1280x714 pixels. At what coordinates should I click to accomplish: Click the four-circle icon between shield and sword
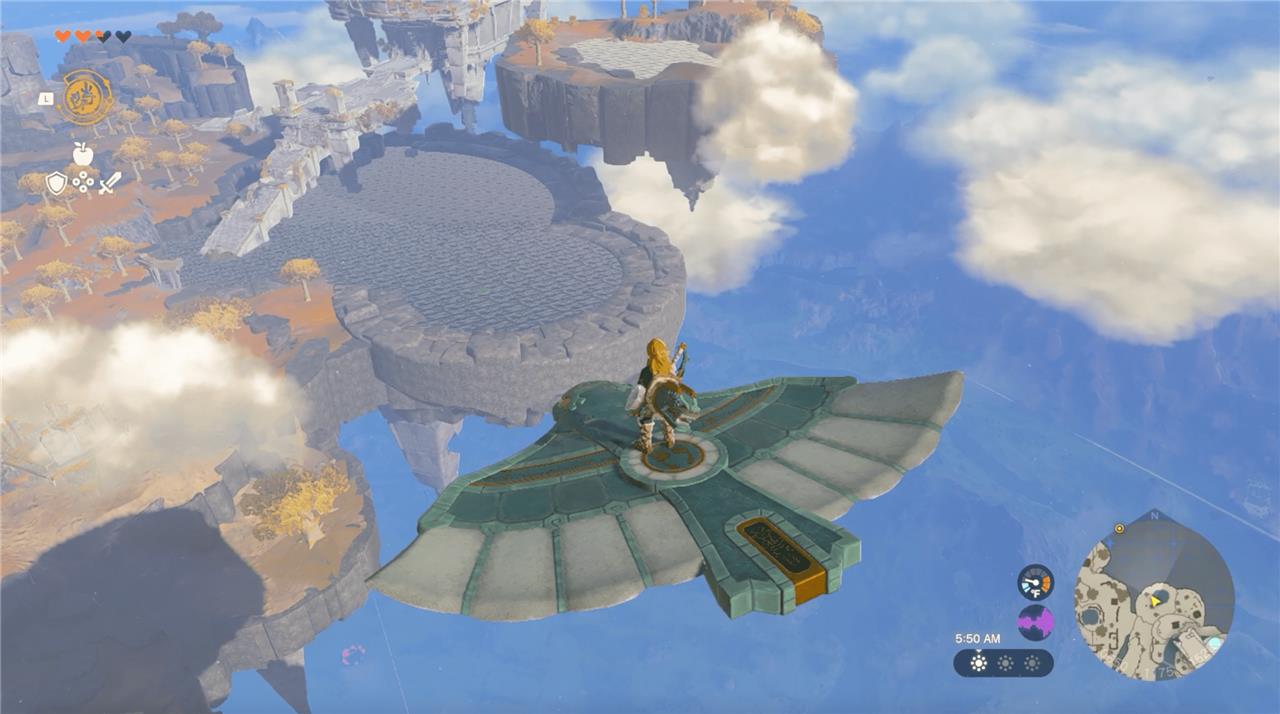(84, 184)
